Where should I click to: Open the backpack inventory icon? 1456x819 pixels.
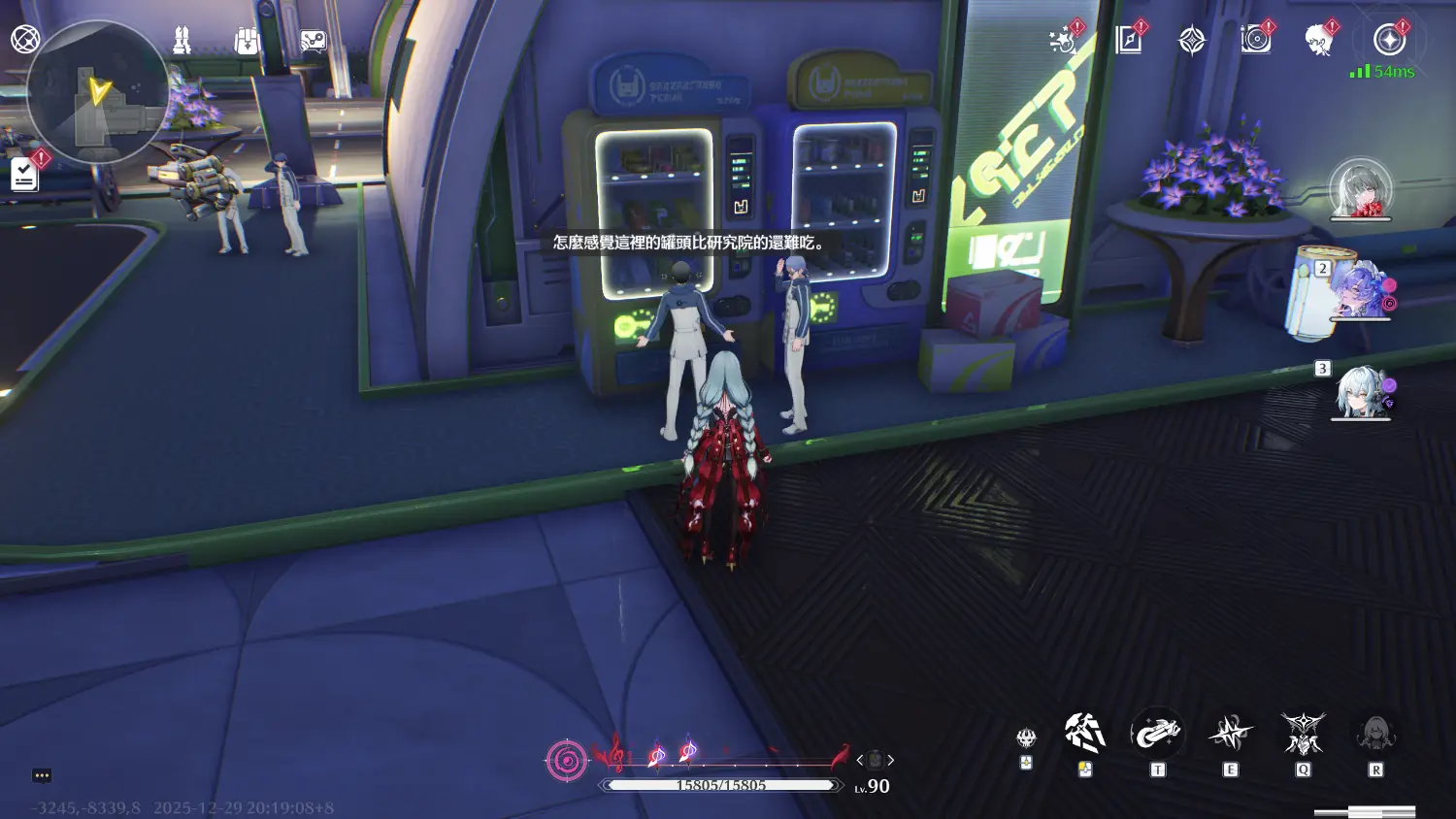pos(248,41)
